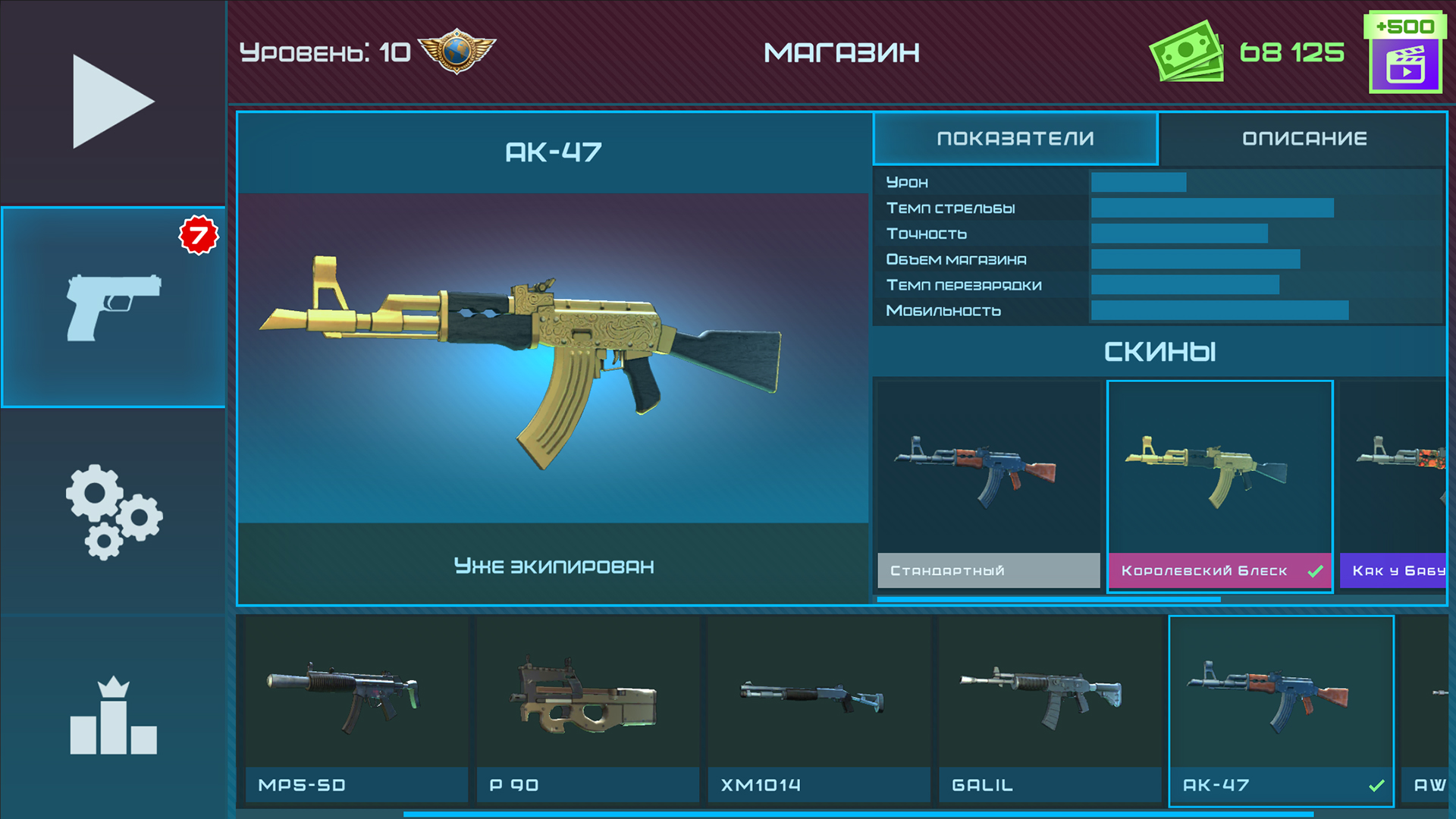Switch to the ПОКАЗАТЕЛИ tab

(x=1015, y=138)
